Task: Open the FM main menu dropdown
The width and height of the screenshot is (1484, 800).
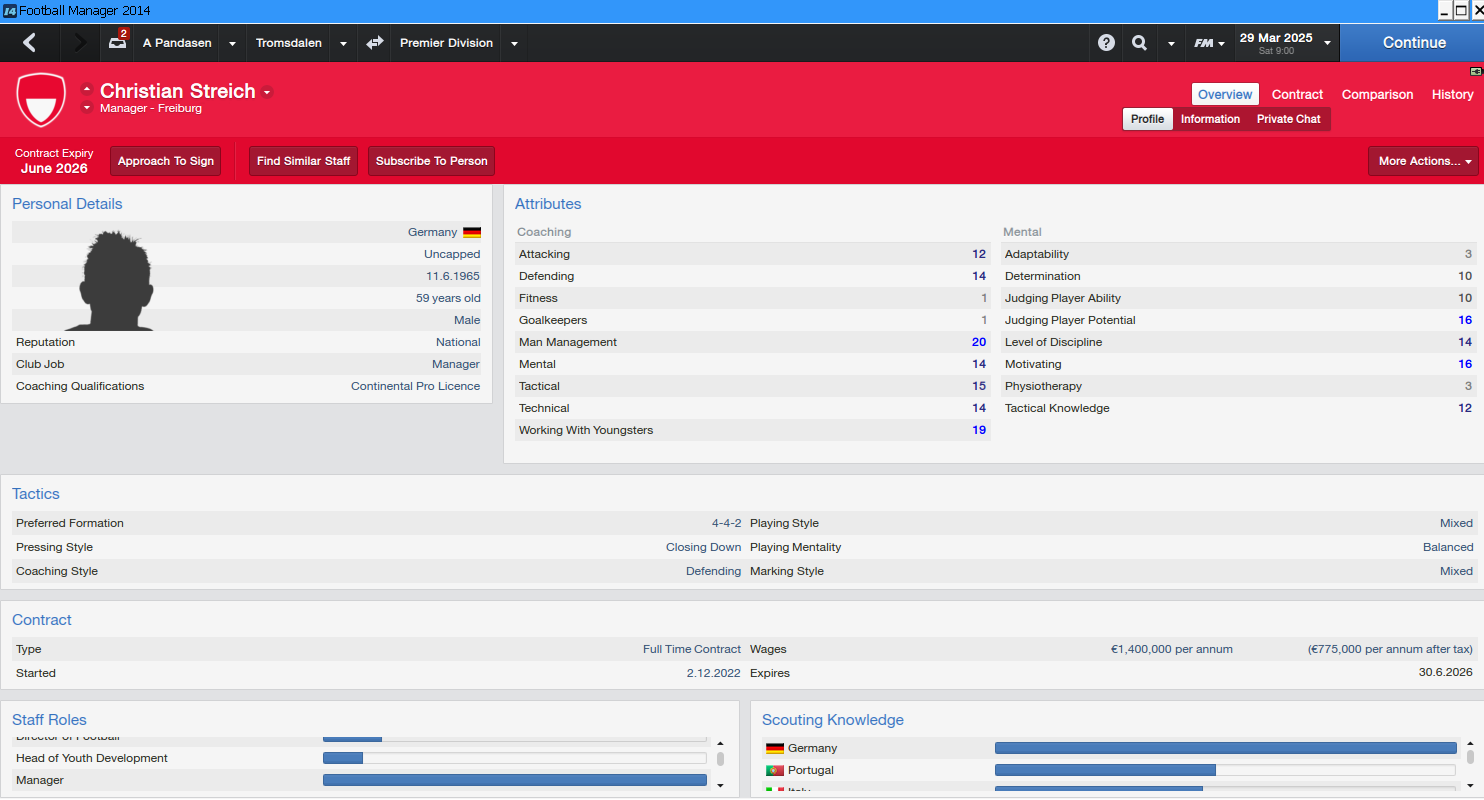Action: (x=1209, y=43)
